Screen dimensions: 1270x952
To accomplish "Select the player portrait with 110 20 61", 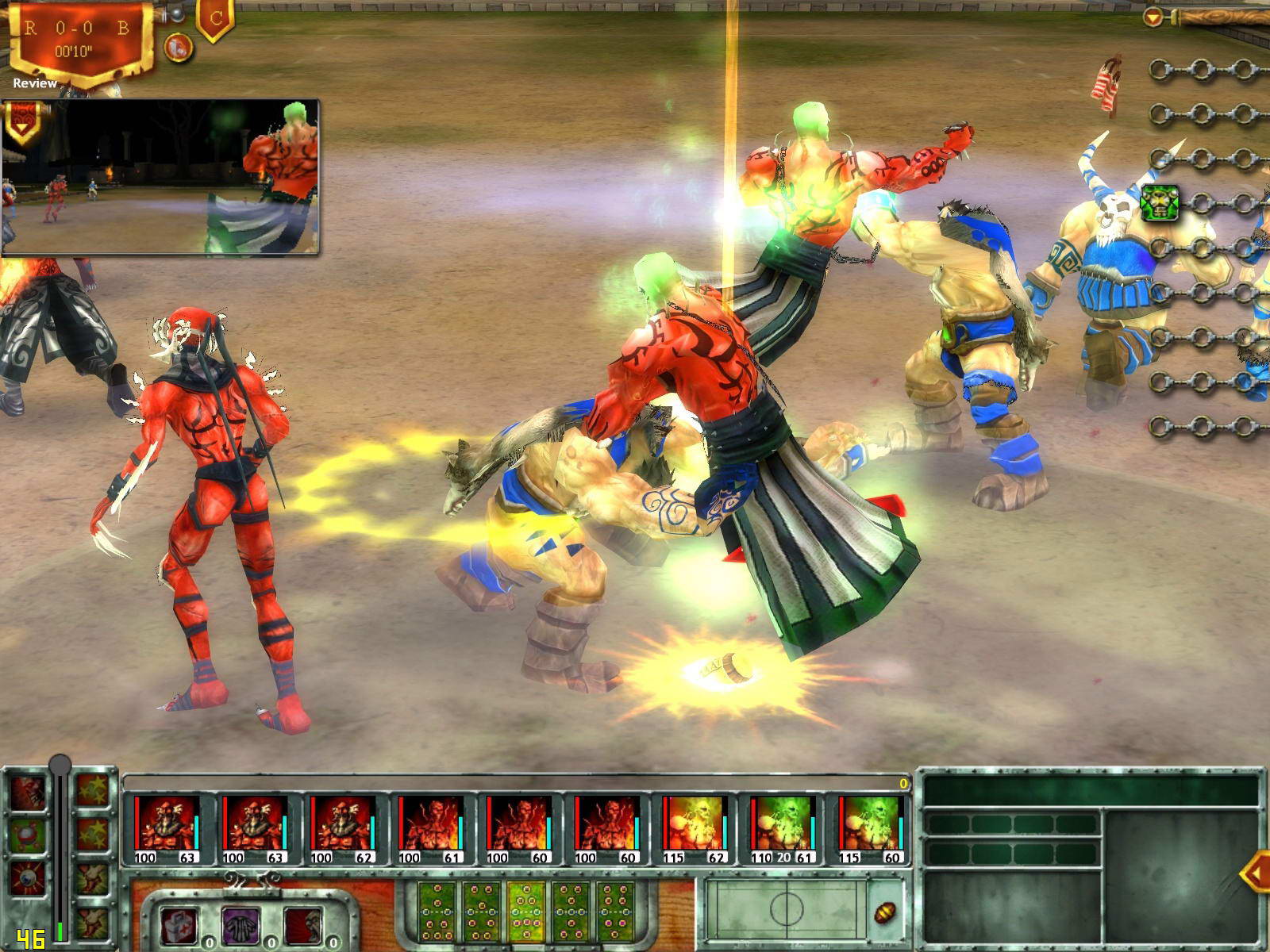I will (783, 829).
